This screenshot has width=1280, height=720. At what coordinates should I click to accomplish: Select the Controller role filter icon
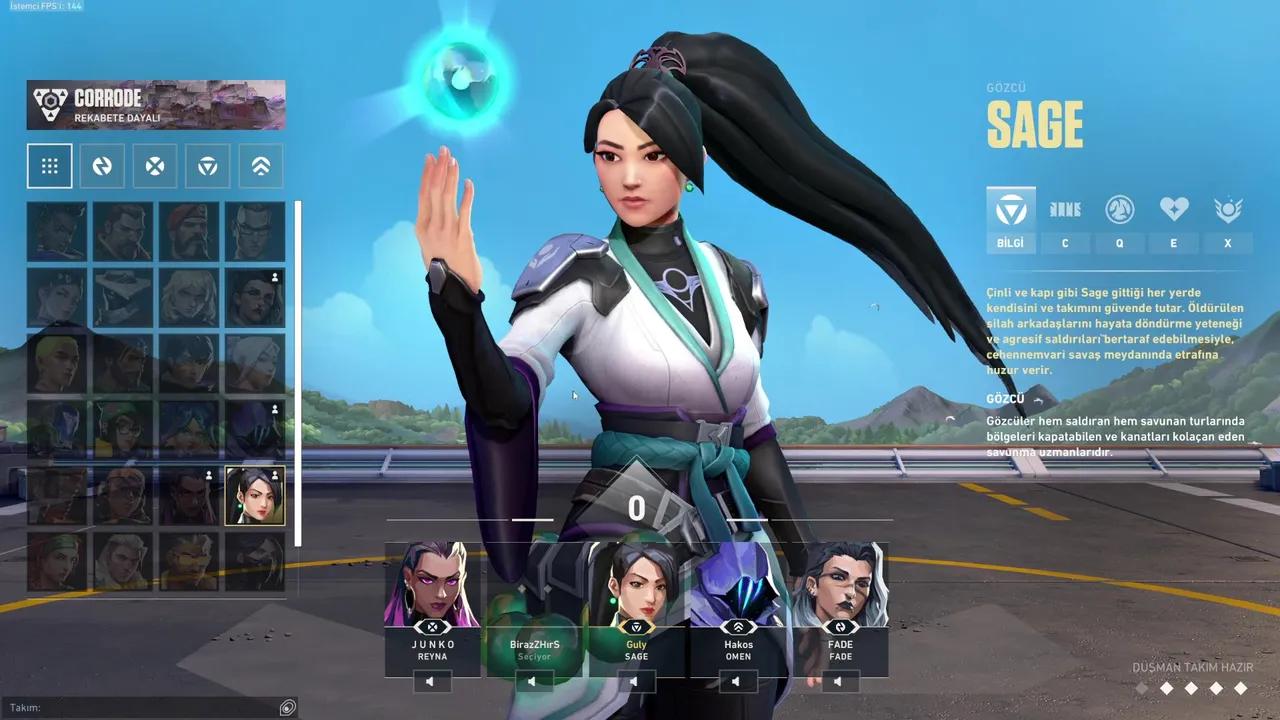[260, 165]
